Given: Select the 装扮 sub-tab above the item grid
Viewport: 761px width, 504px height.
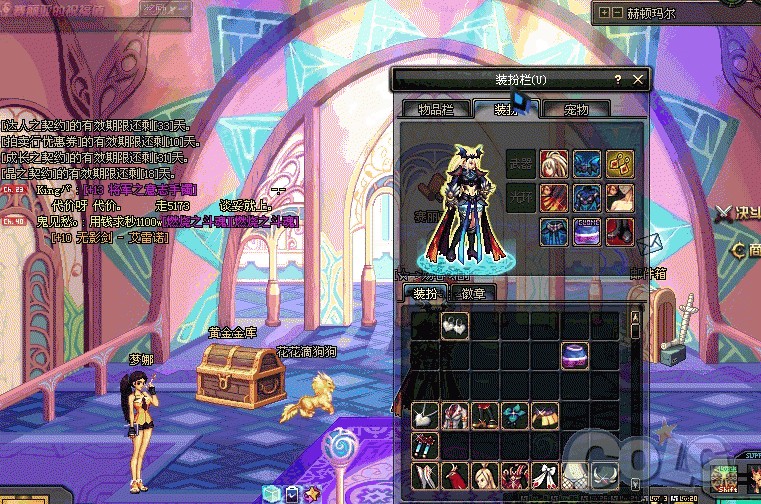Looking at the screenshot, I should click(x=427, y=292).
